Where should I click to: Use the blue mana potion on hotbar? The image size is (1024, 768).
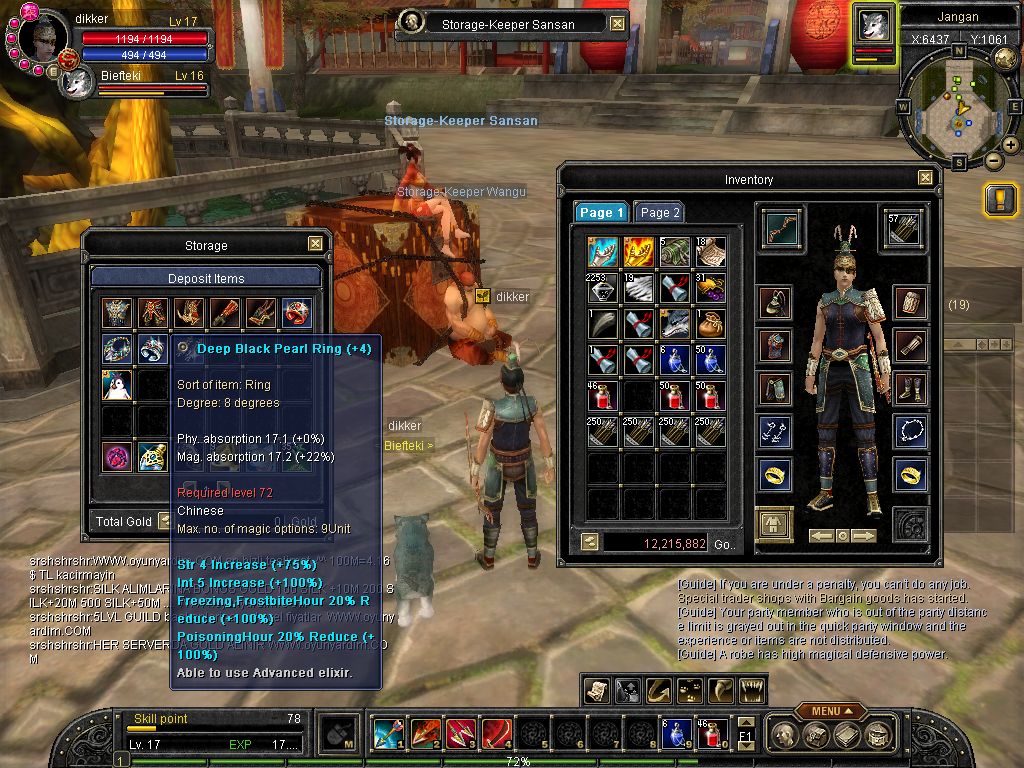675,734
